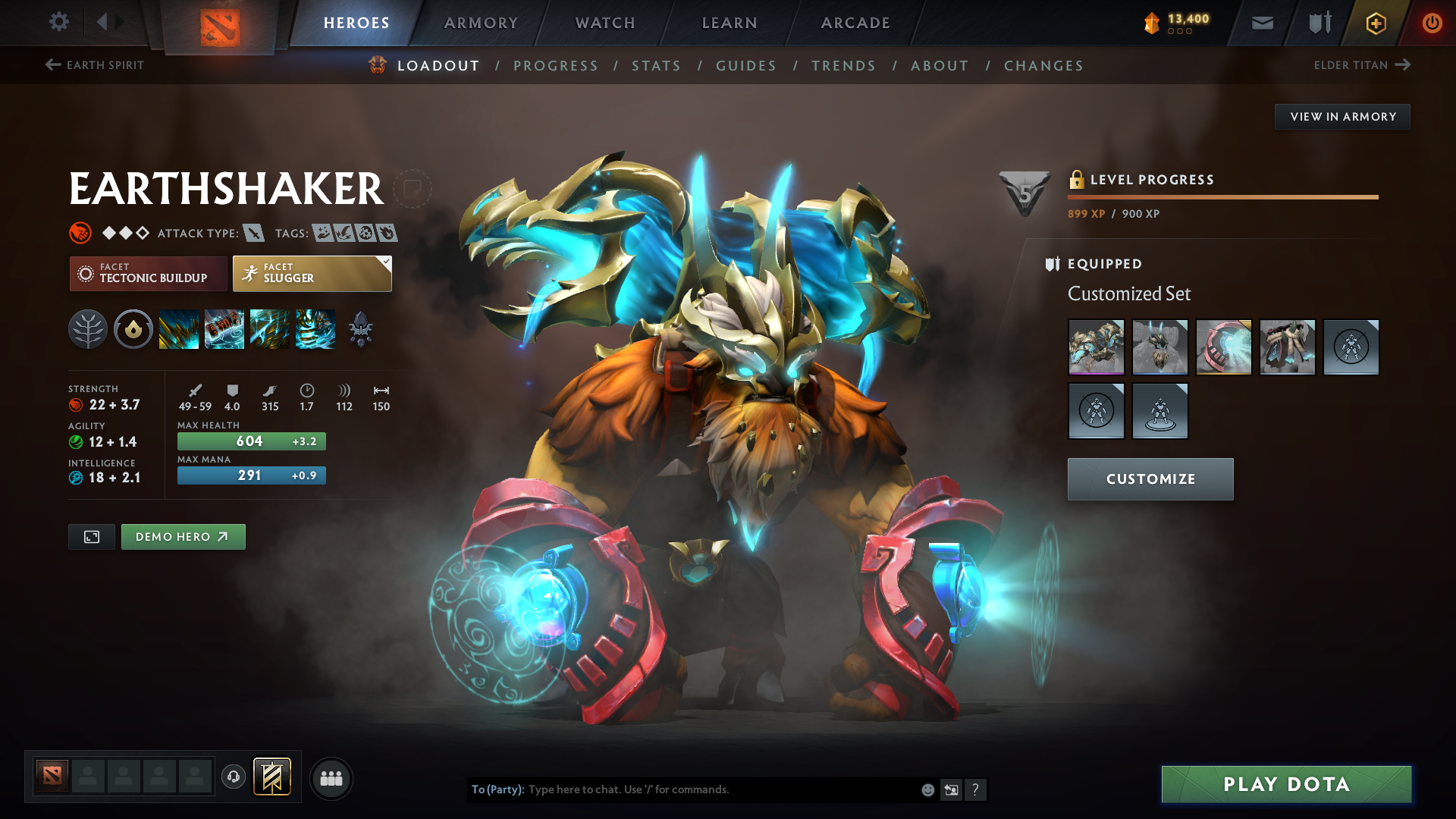The width and height of the screenshot is (1456, 819).
Task: Select the Tectonic Buildup facet
Action: tap(149, 274)
